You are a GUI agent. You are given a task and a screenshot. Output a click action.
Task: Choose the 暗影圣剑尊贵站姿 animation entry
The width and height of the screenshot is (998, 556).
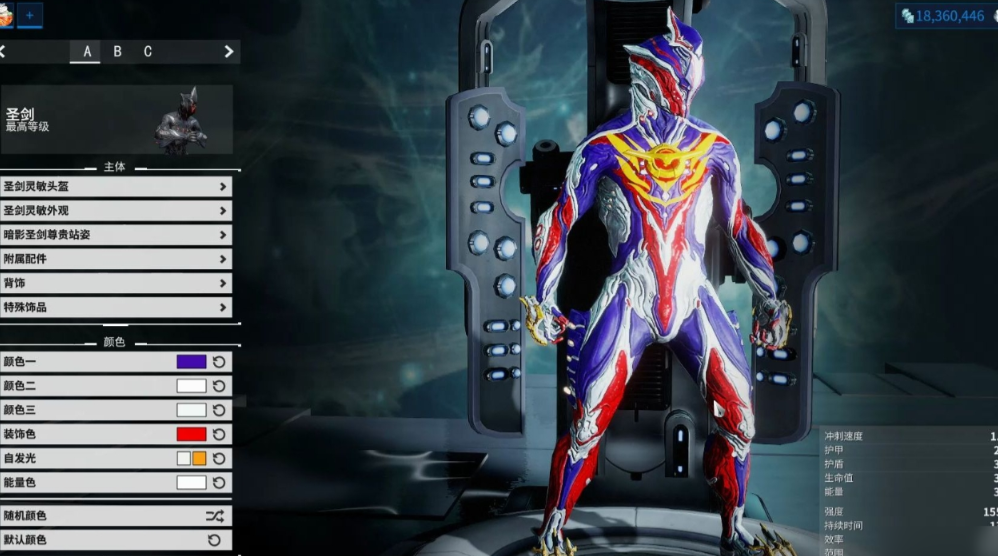[116, 235]
